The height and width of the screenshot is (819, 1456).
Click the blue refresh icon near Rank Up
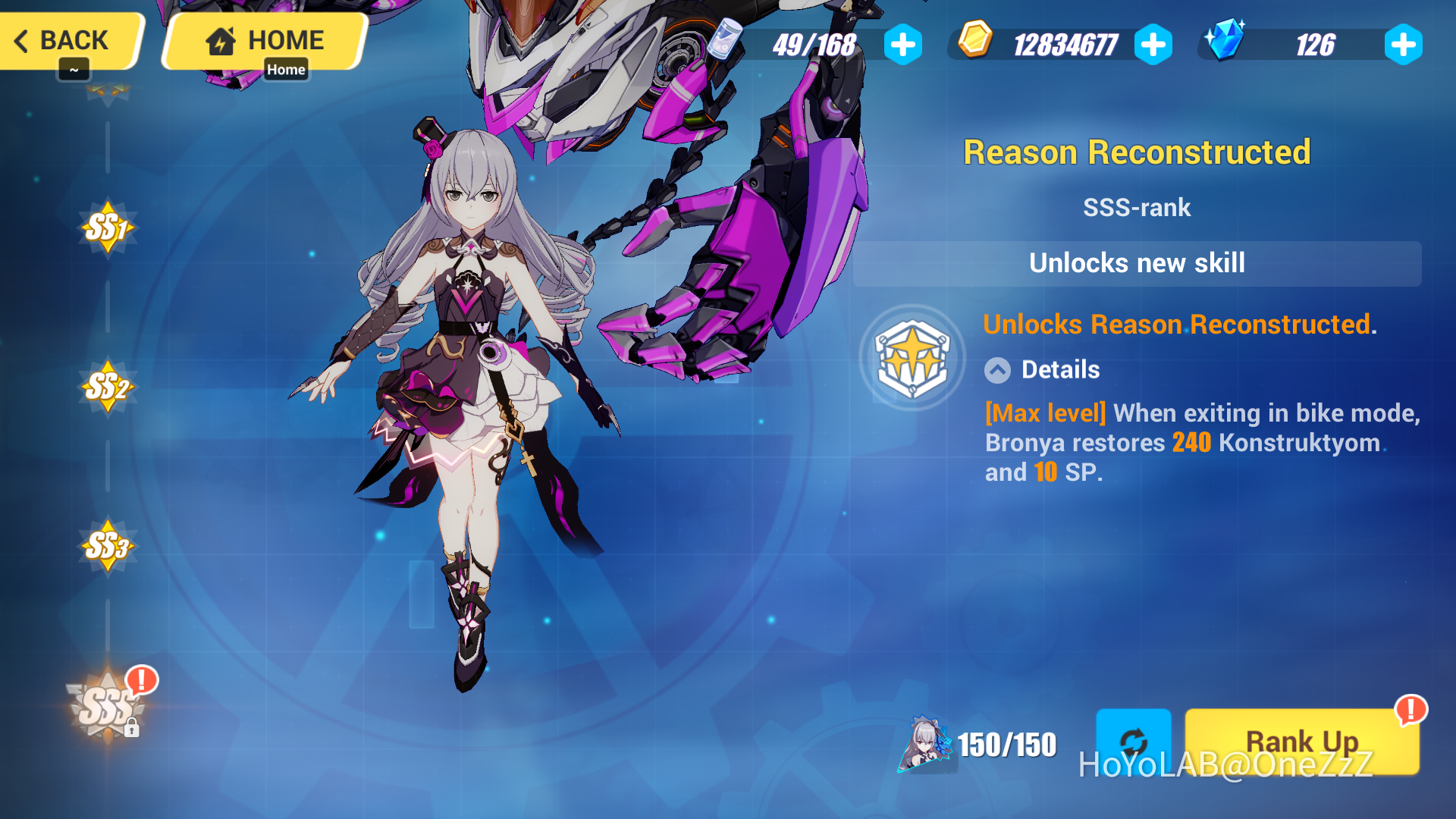[x=1134, y=742]
